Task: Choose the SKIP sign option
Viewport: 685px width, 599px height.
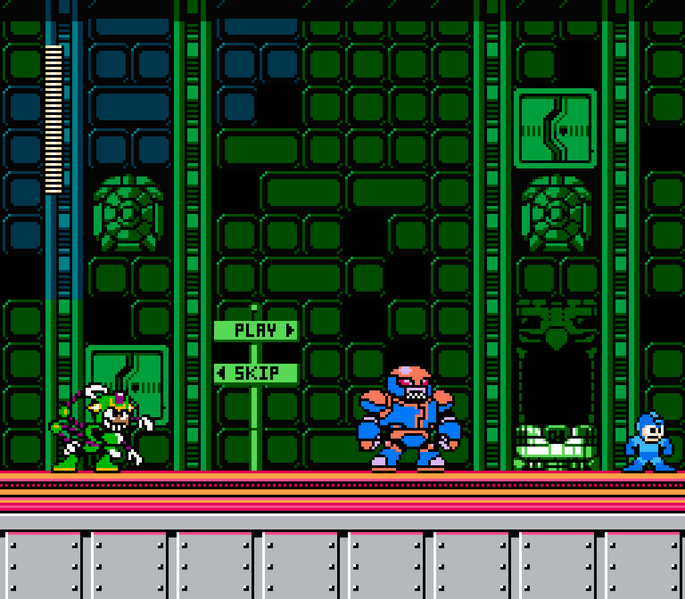Action: [256, 373]
